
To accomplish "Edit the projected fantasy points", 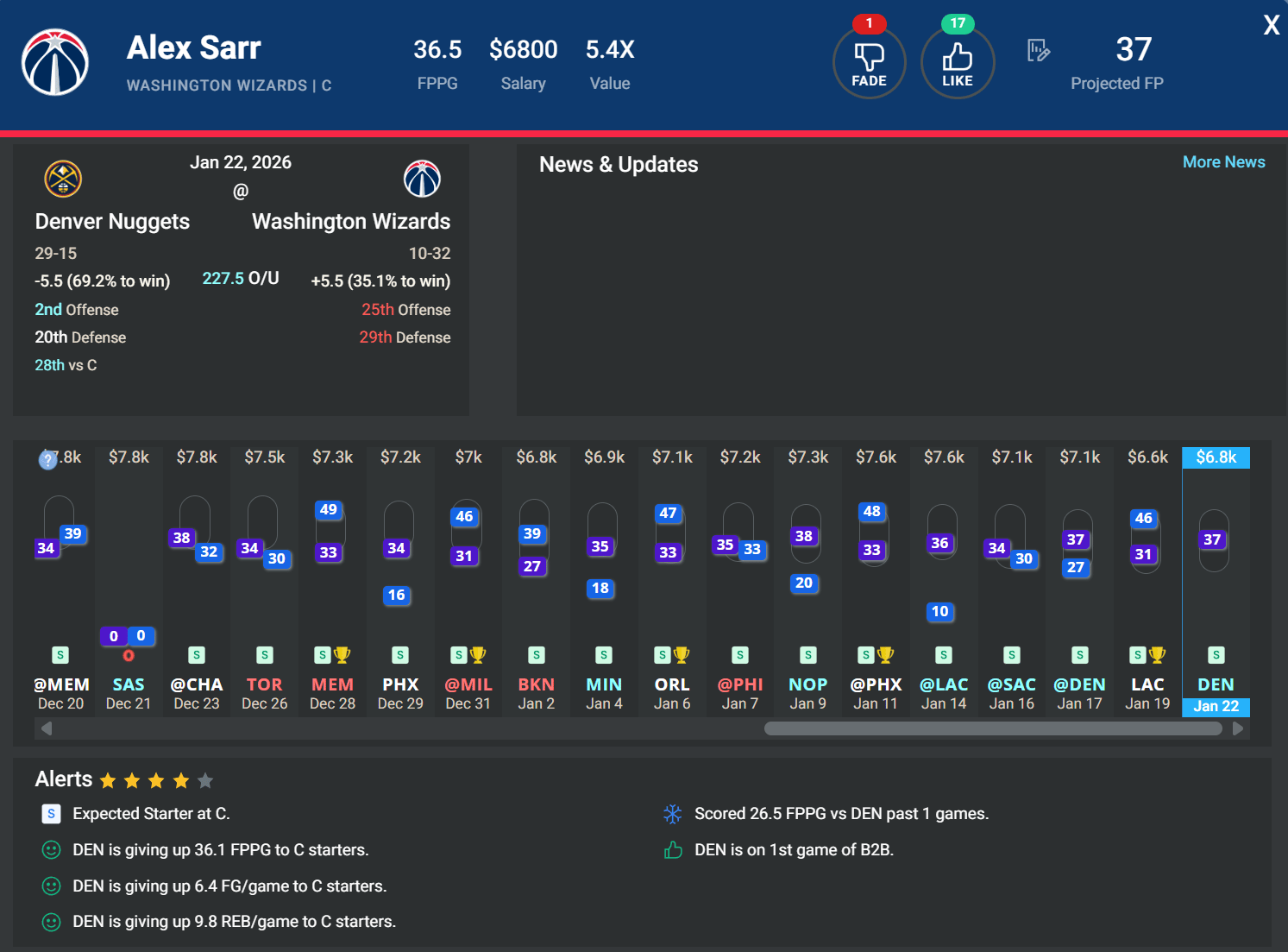I will tap(1039, 51).
